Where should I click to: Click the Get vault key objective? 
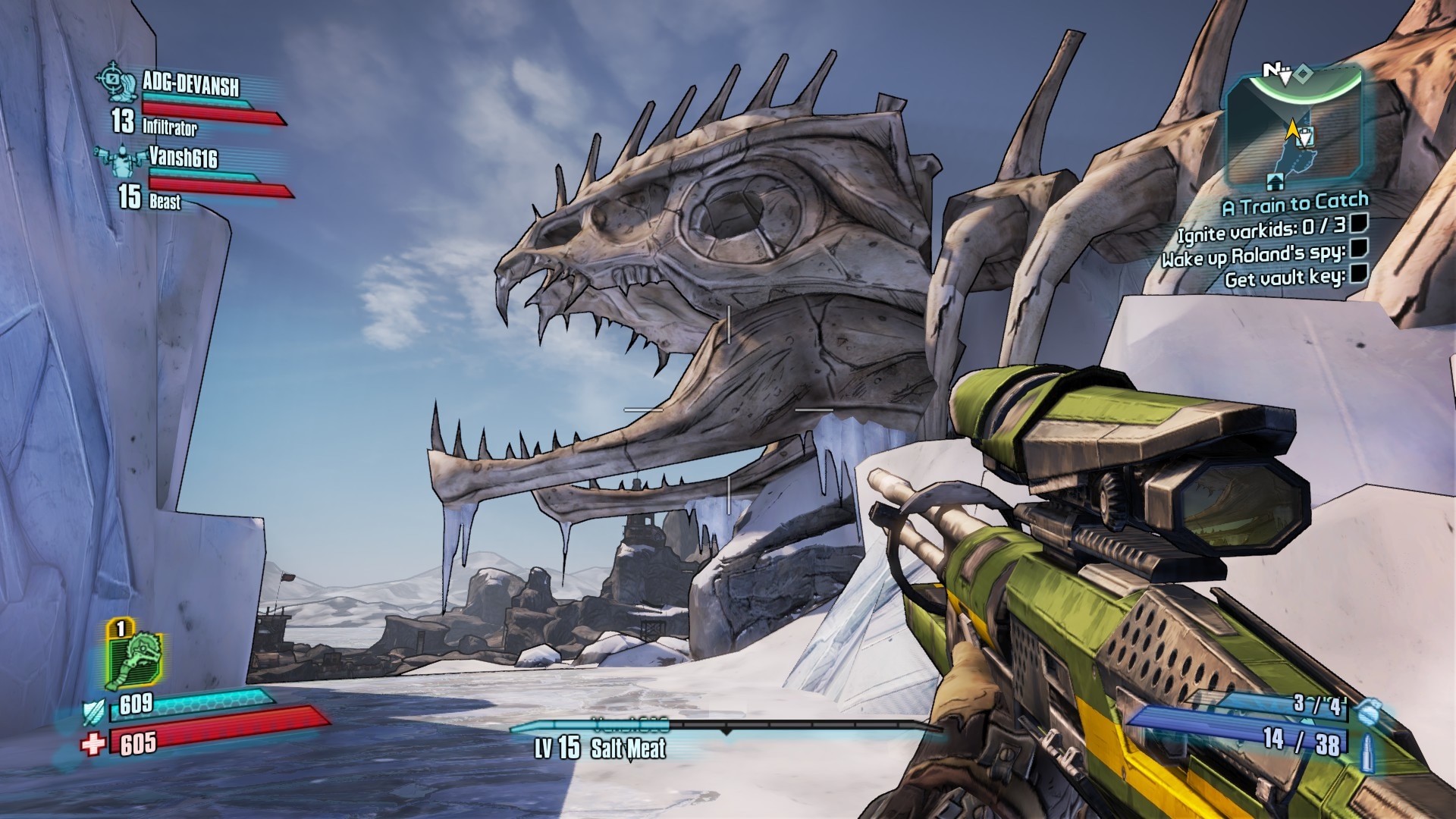click(1285, 278)
